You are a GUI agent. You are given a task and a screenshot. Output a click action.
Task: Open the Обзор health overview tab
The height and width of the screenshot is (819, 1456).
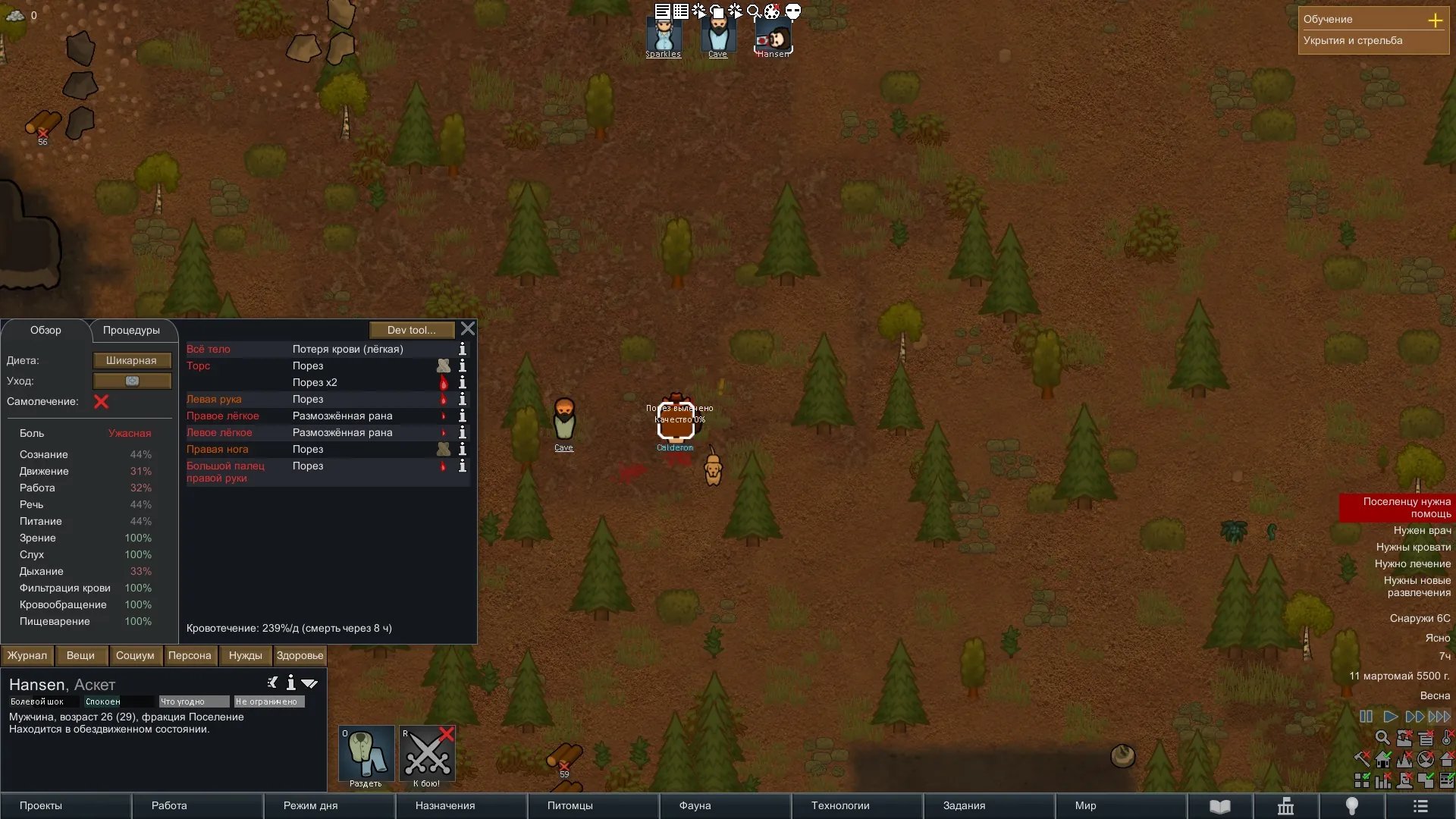click(x=45, y=331)
